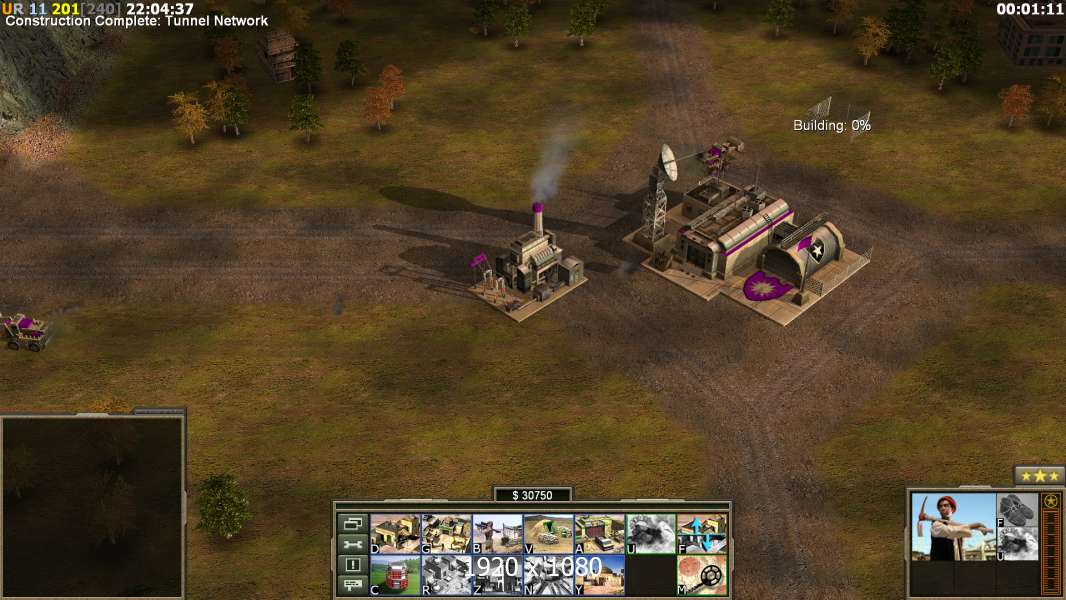This screenshot has width=1066, height=600.
Task: Choose the compound build icon labeled G
Action: tap(446, 534)
